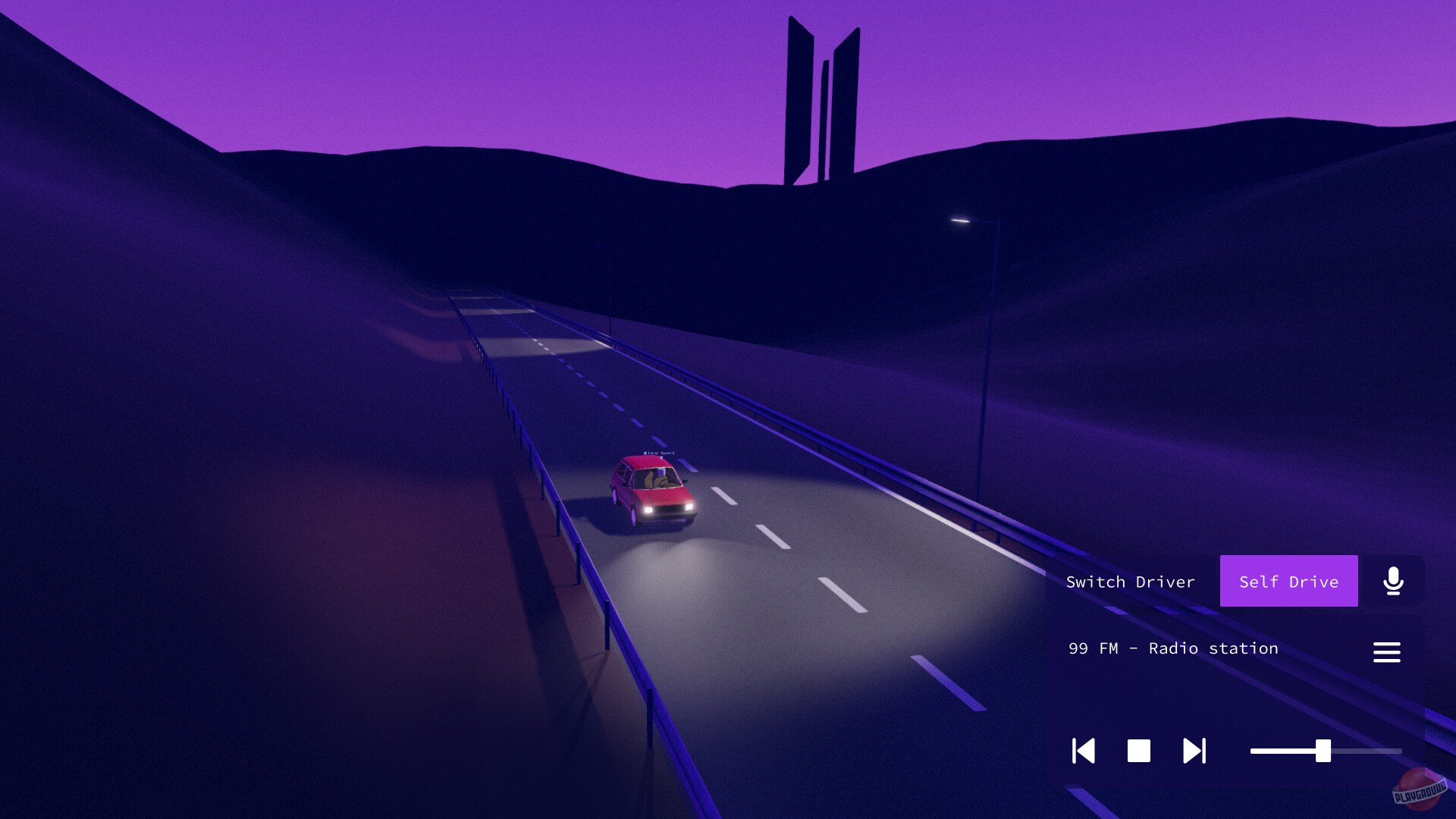Select the Switch Driver tab
This screenshot has height=819, width=1456.
point(1131,581)
